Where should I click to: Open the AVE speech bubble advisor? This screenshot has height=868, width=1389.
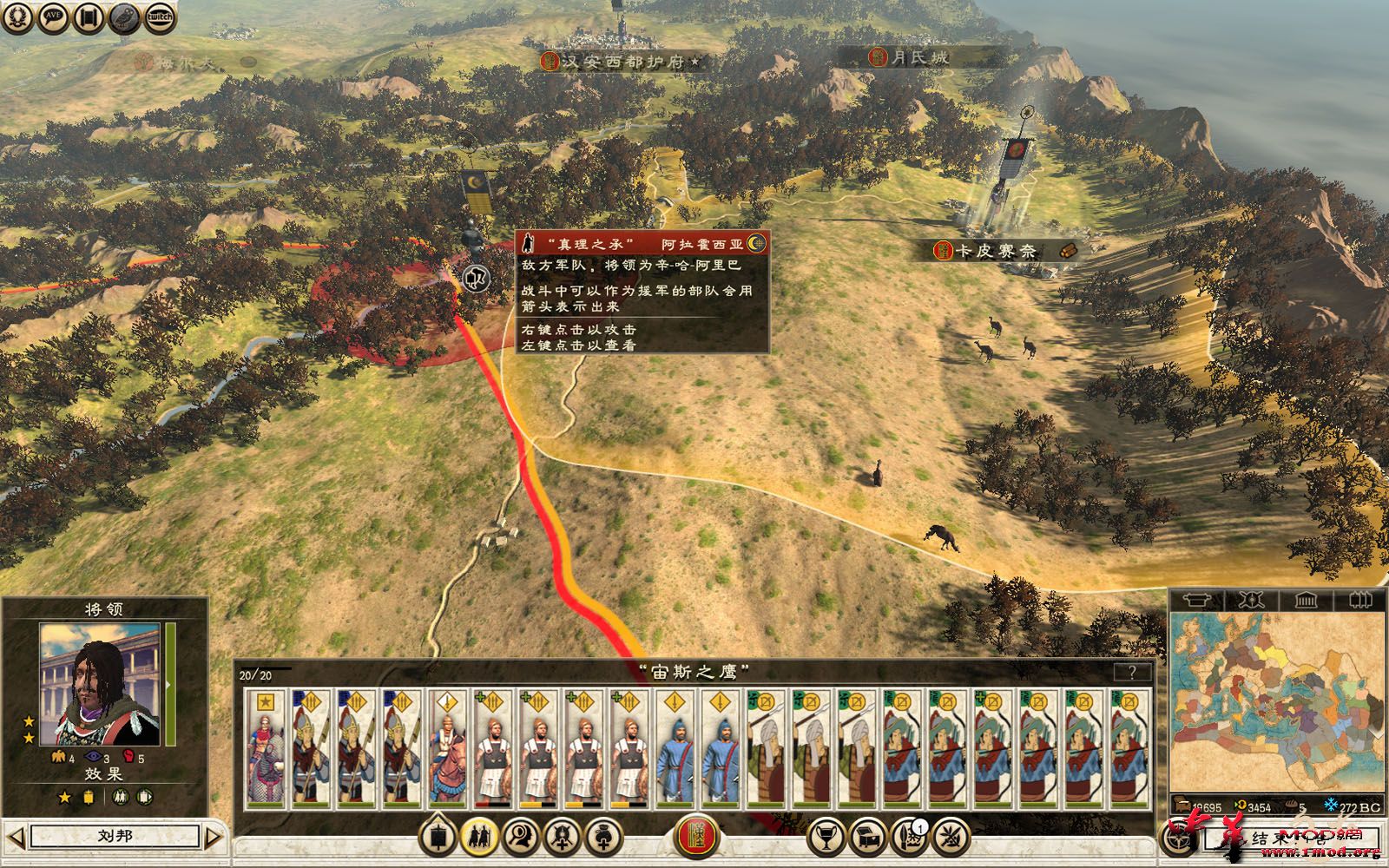click(x=54, y=16)
